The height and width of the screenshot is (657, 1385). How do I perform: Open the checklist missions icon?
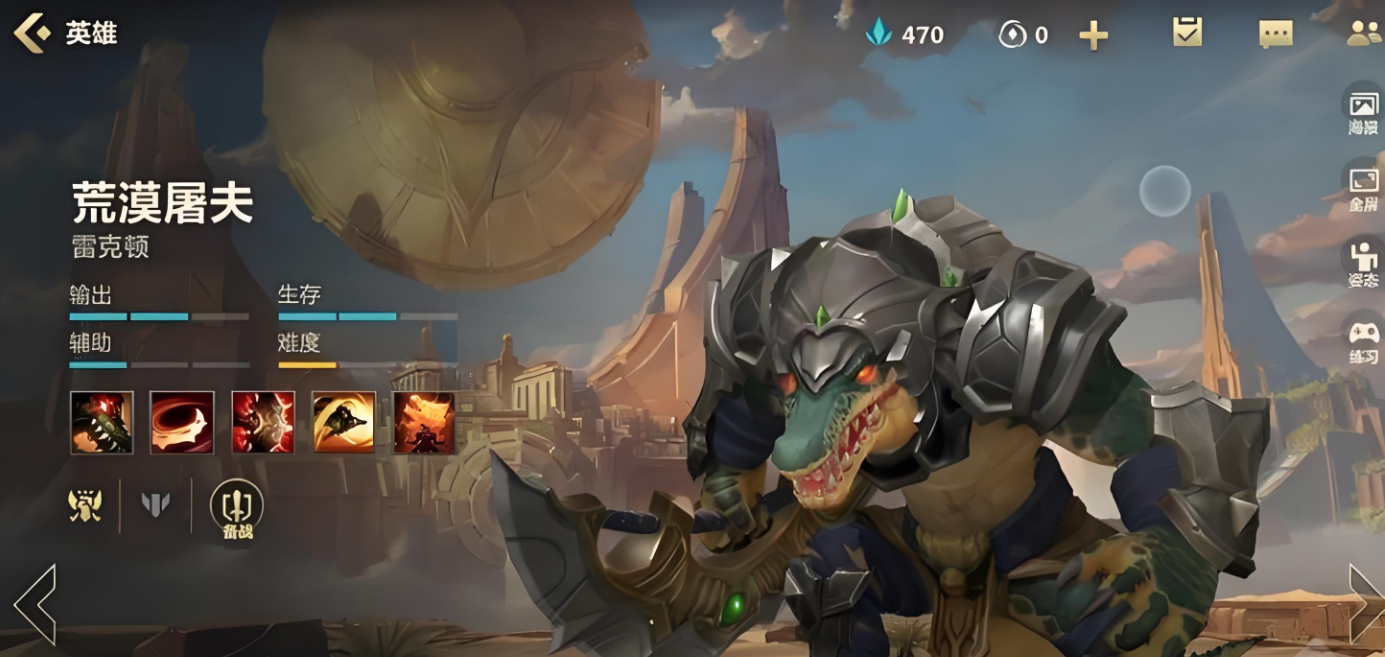click(1187, 33)
